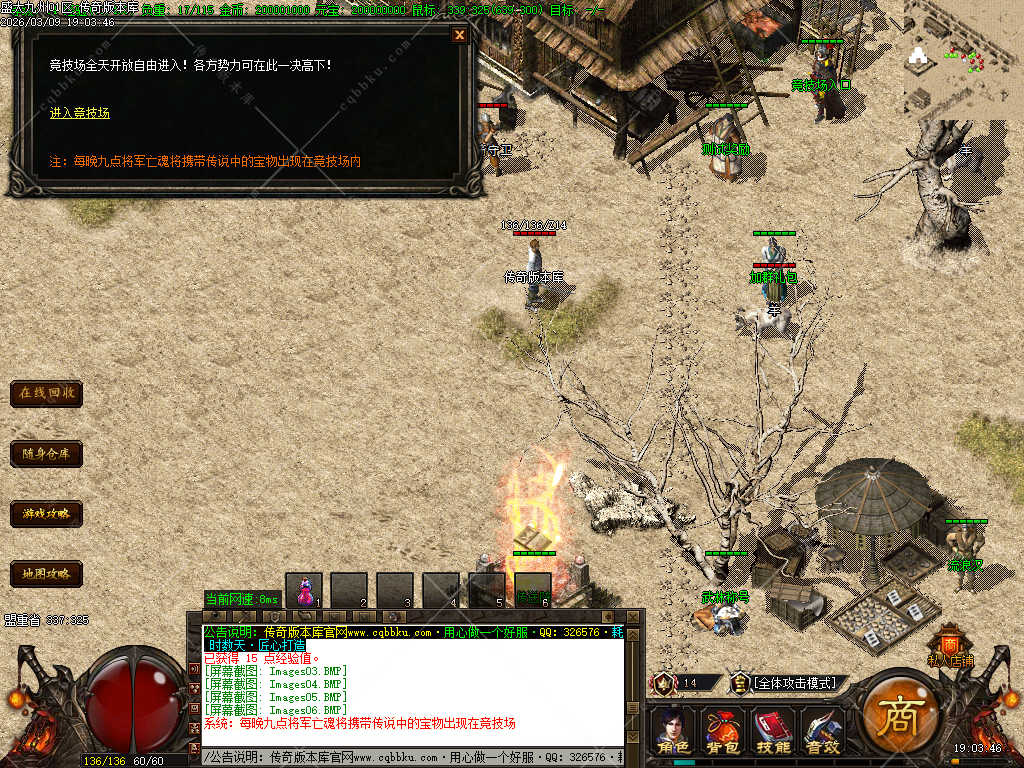Show the 地图攻略 map guide
The width and height of the screenshot is (1024, 768).
[46, 574]
